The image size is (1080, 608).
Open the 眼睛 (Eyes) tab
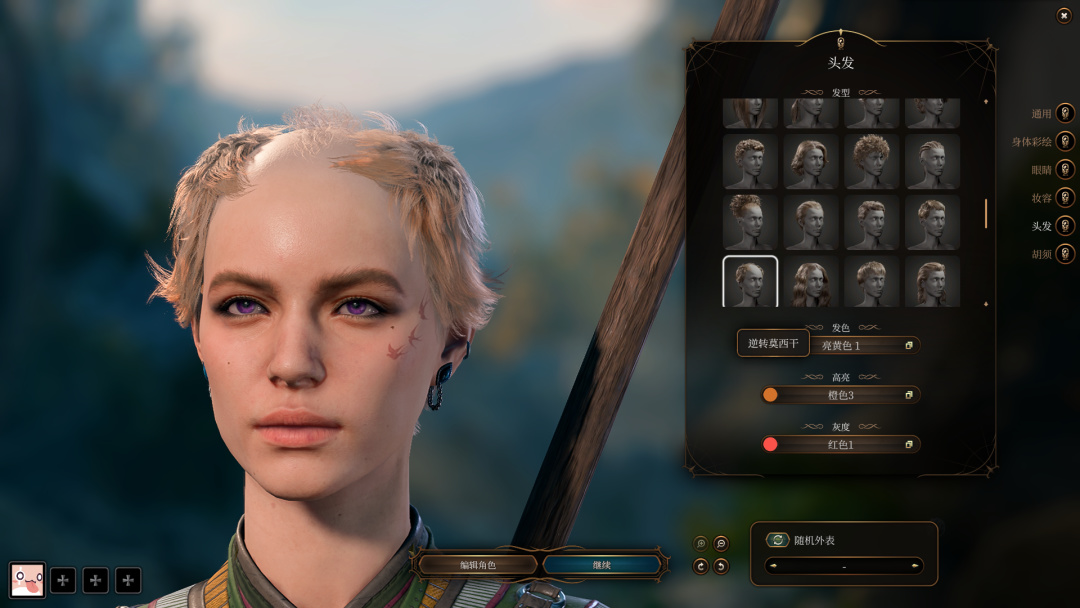point(1065,170)
